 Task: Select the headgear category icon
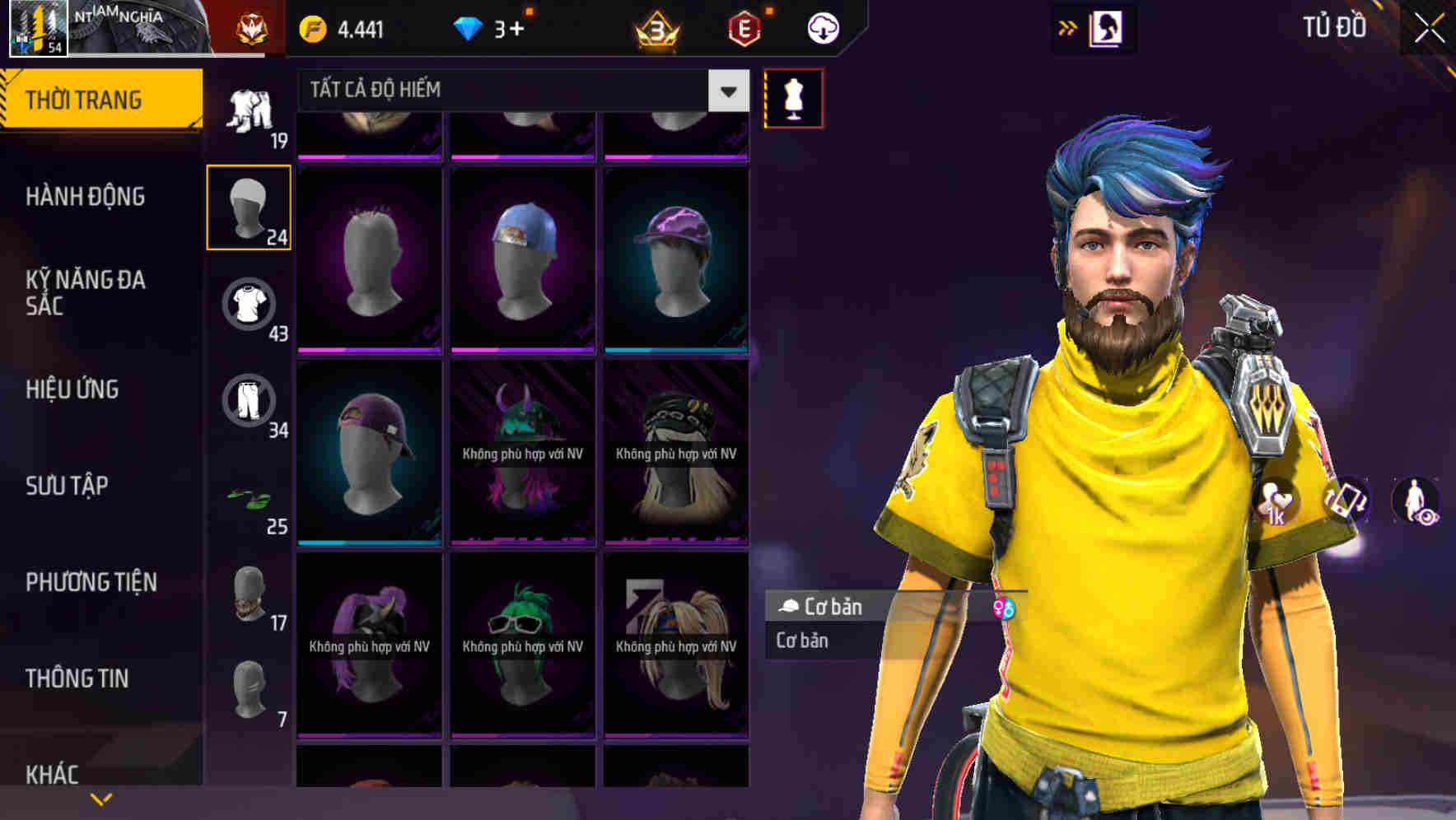tap(250, 206)
